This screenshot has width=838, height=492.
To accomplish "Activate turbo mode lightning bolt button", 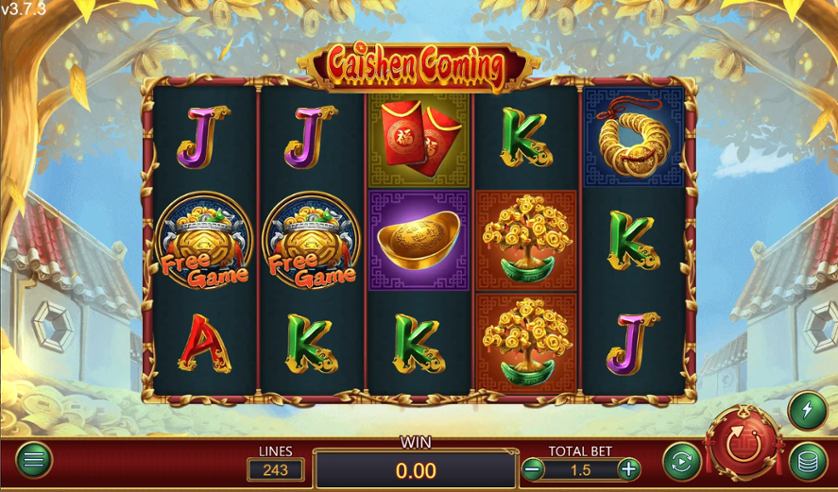I will (x=806, y=409).
